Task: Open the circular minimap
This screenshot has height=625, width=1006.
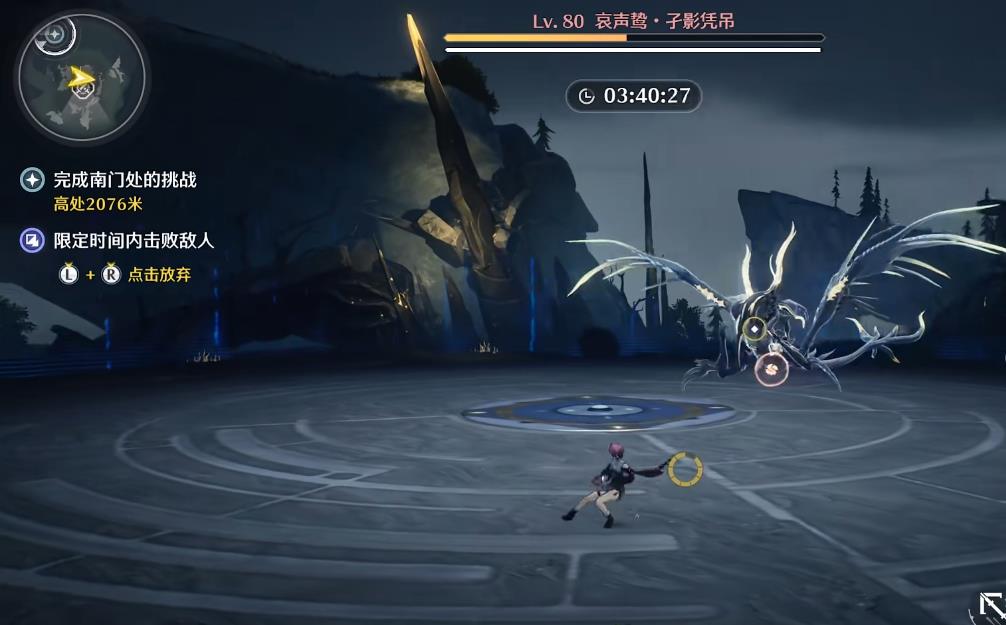Action: 81,78
